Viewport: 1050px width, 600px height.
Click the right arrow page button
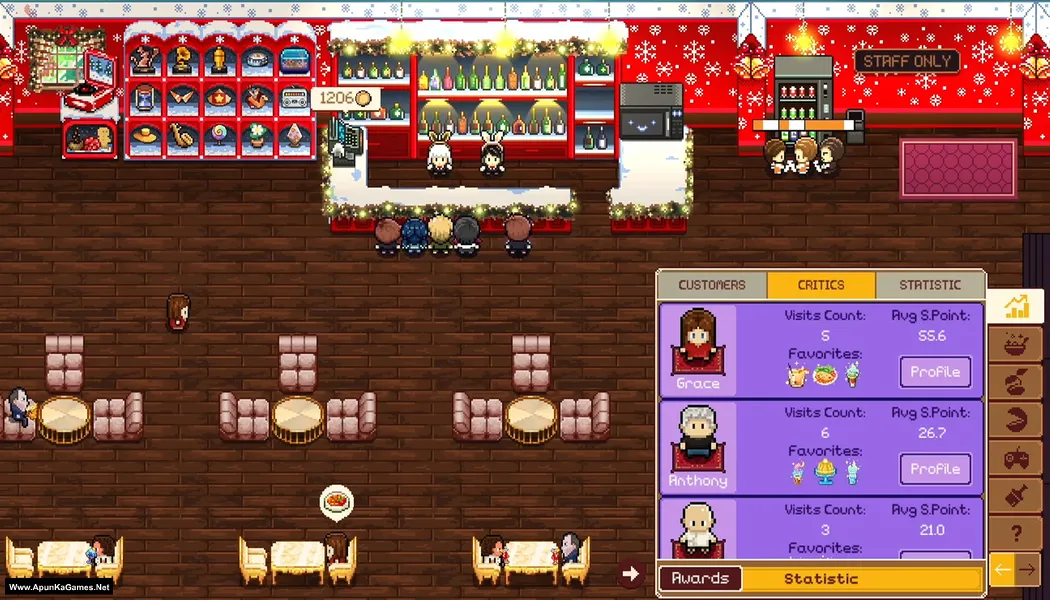coord(1028,570)
